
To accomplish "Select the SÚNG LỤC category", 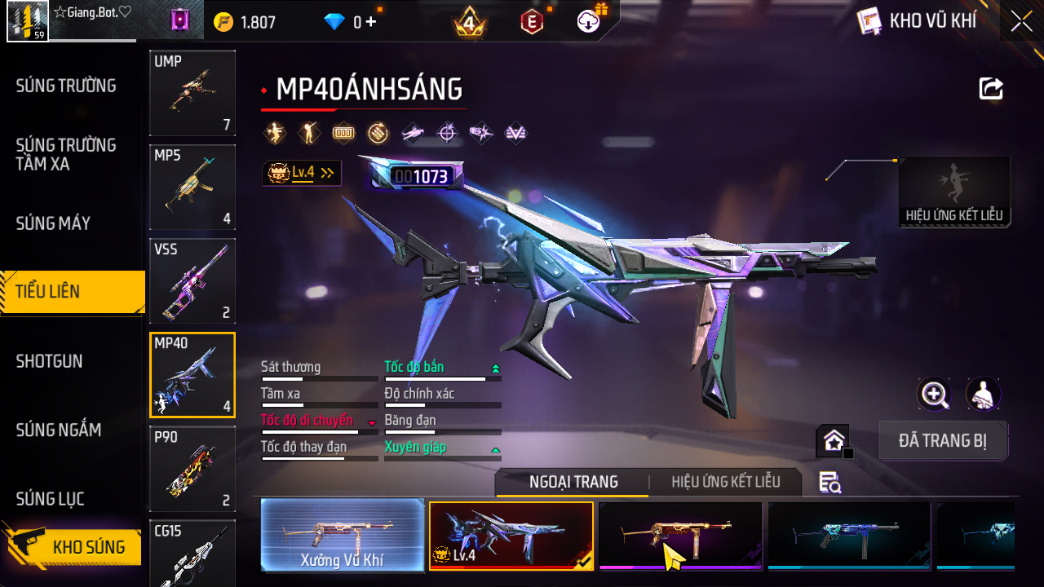I will point(50,498).
